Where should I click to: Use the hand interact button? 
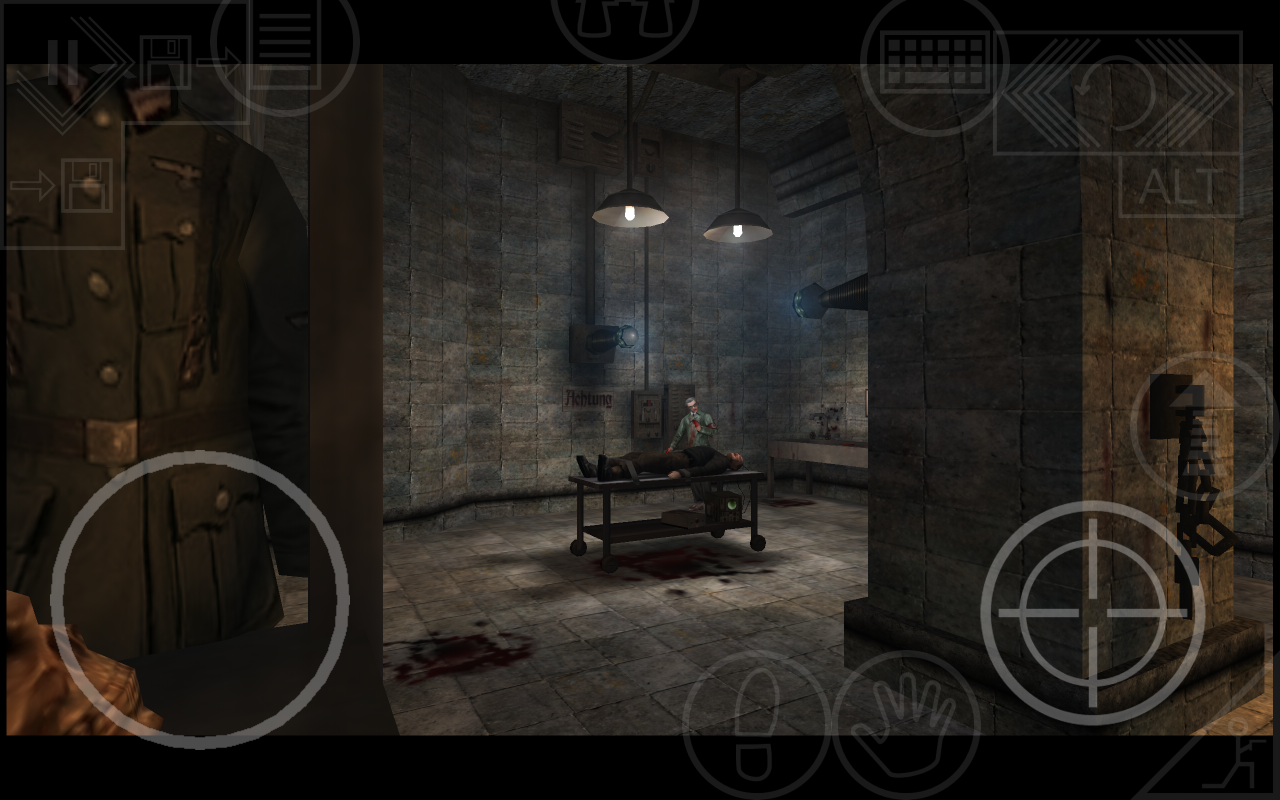tap(906, 722)
